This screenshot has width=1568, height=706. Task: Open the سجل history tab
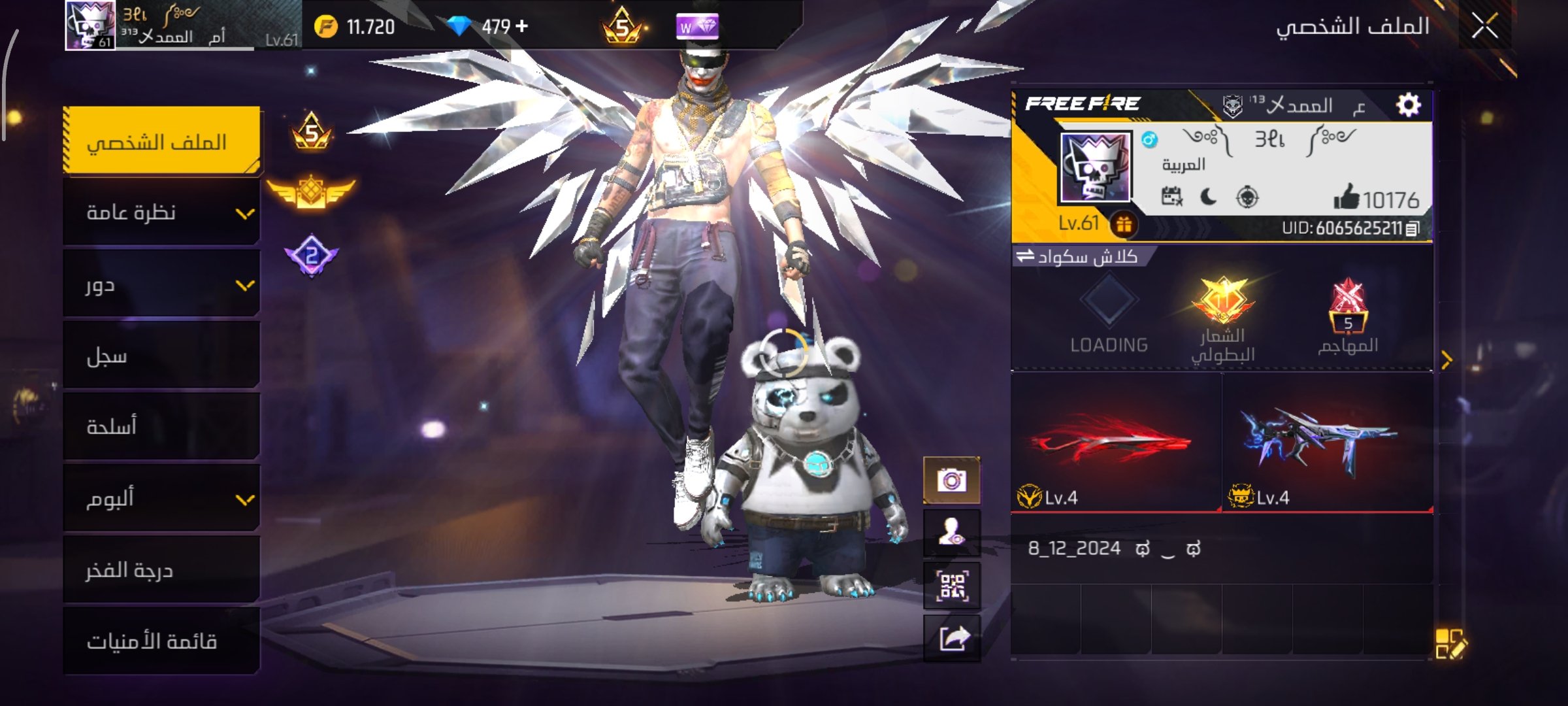click(x=162, y=356)
